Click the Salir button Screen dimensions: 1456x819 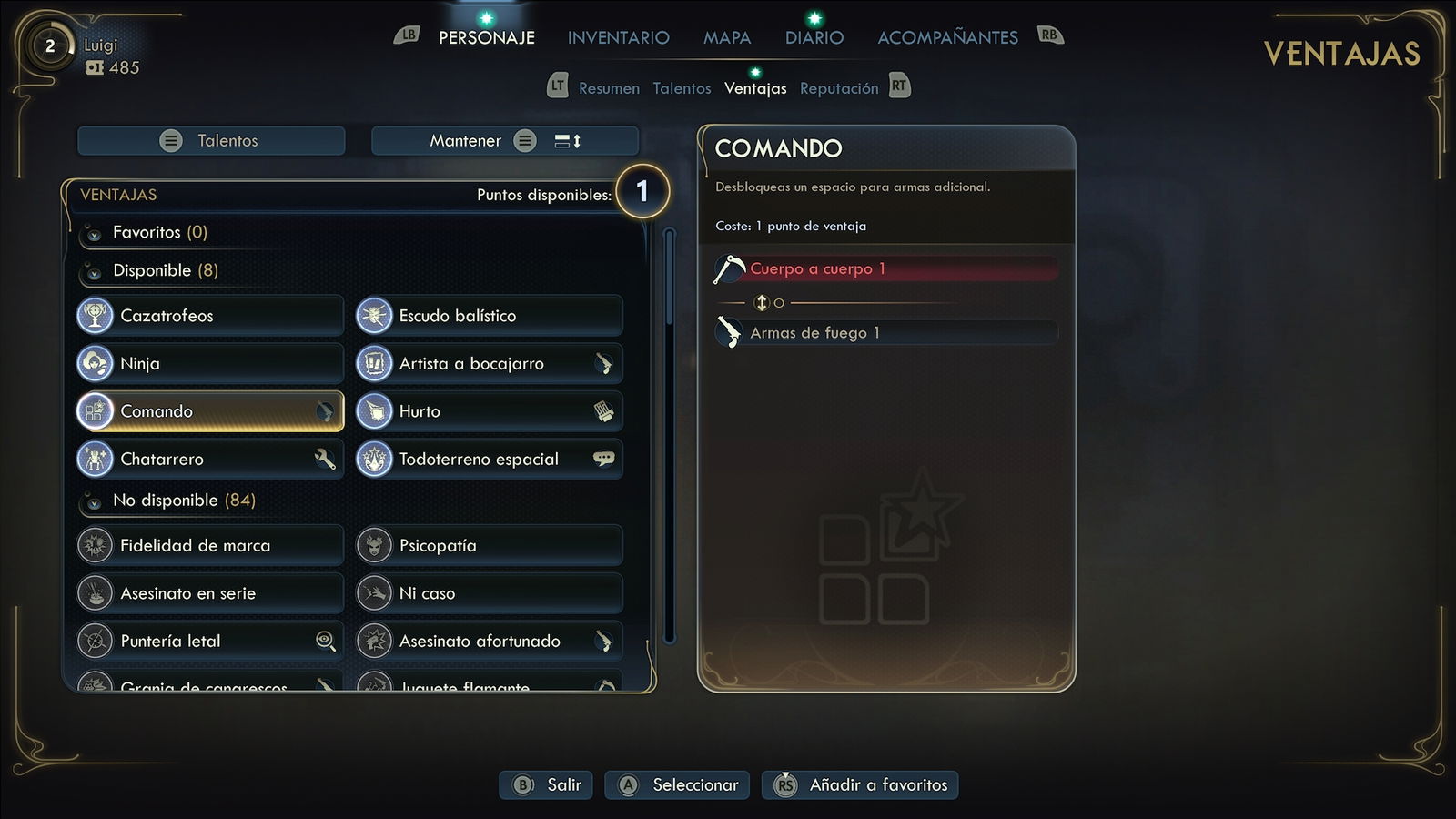(x=546, y=784)
